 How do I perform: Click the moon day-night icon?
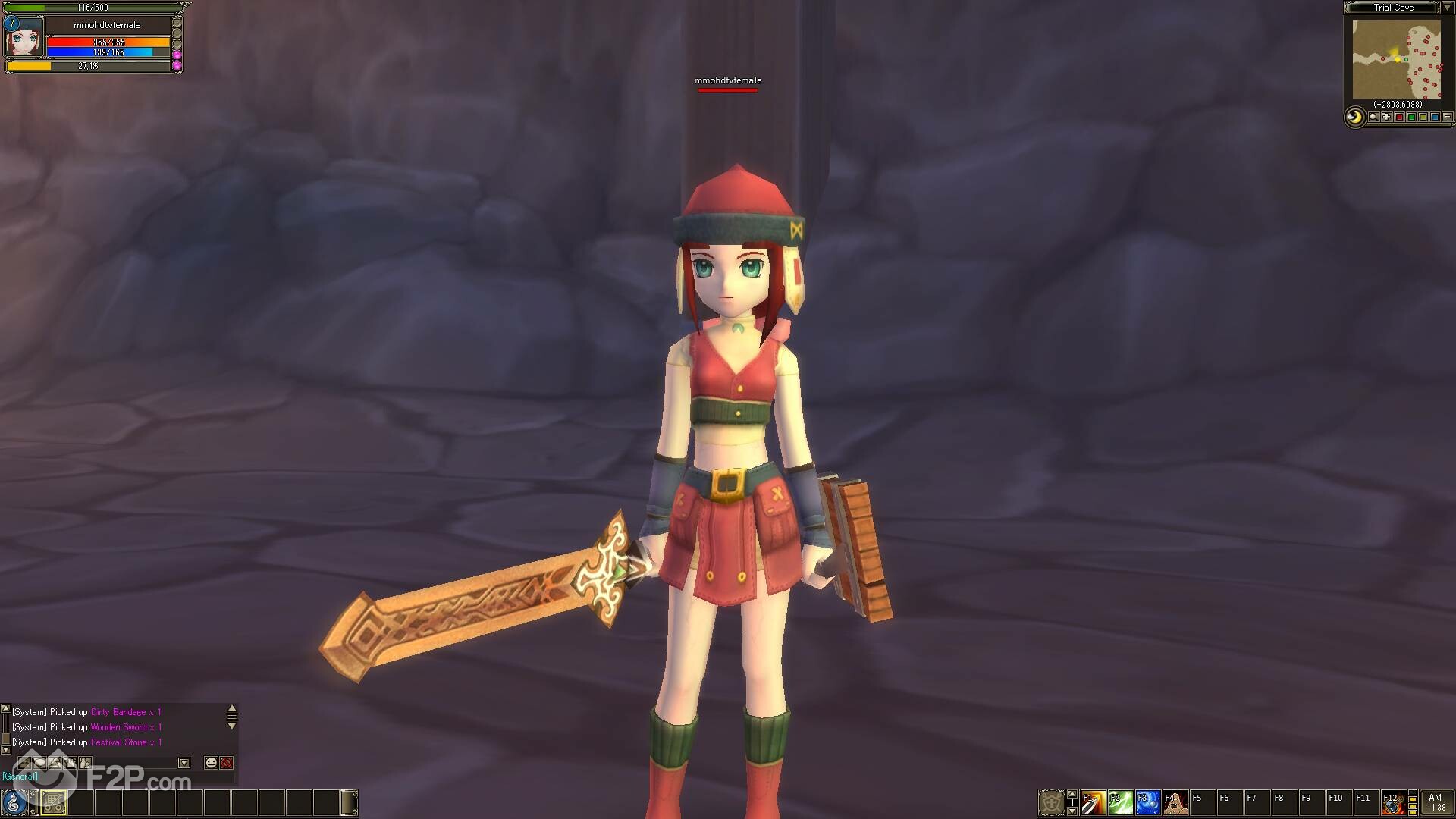pos(1354,117)
